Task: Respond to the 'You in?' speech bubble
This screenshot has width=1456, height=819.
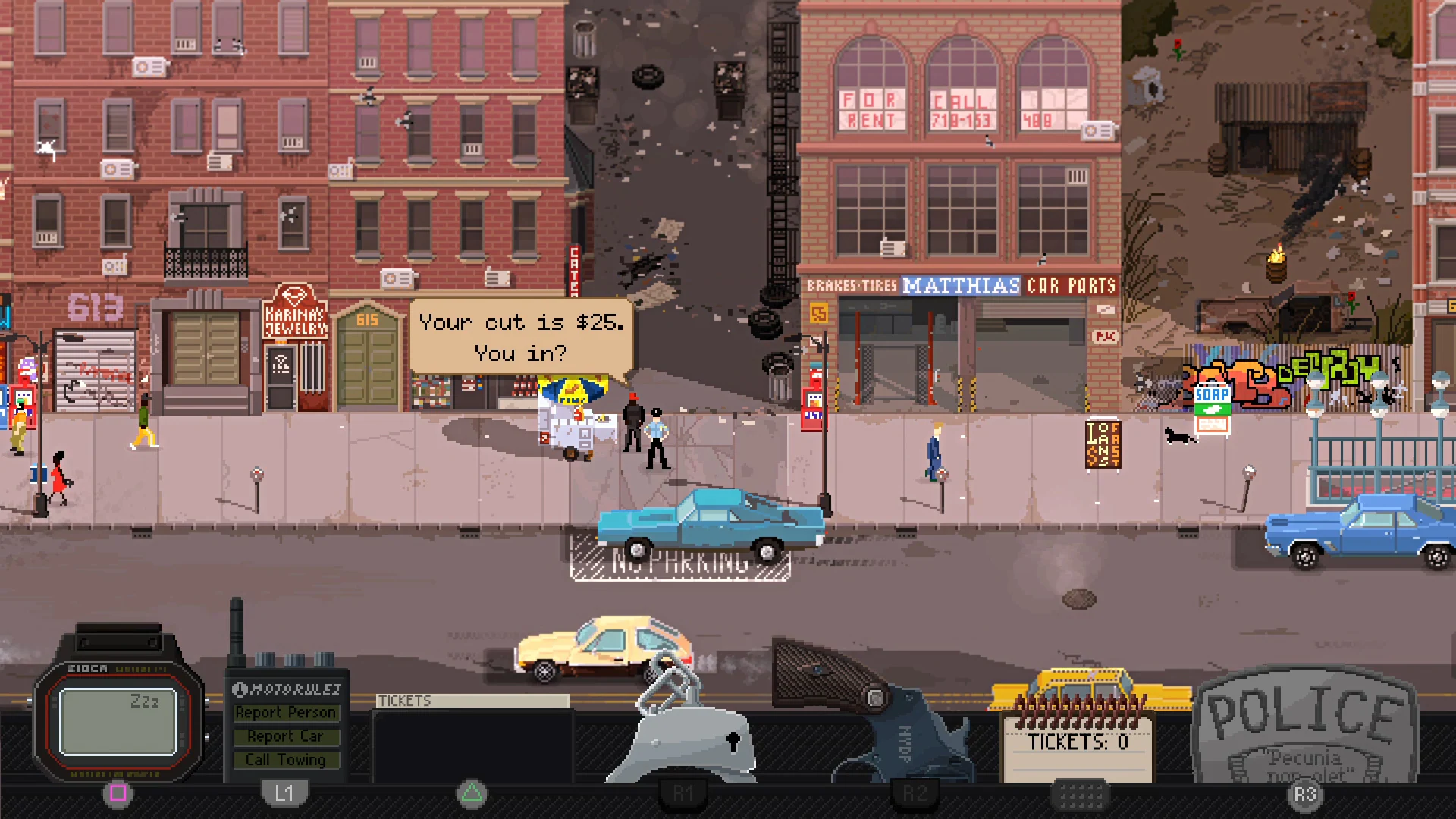Action: pos(520,337)
